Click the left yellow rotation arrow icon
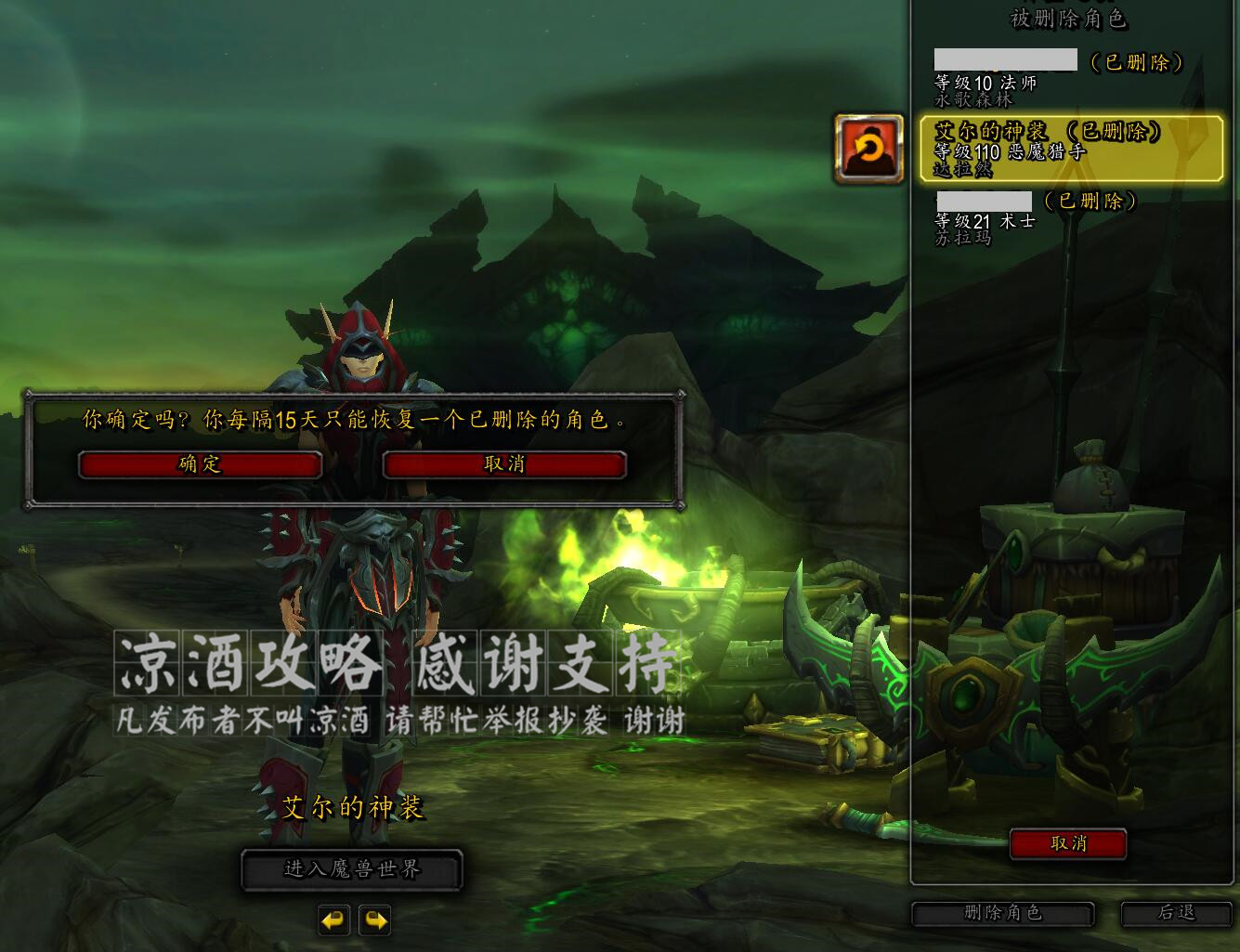 pos(334,921)
